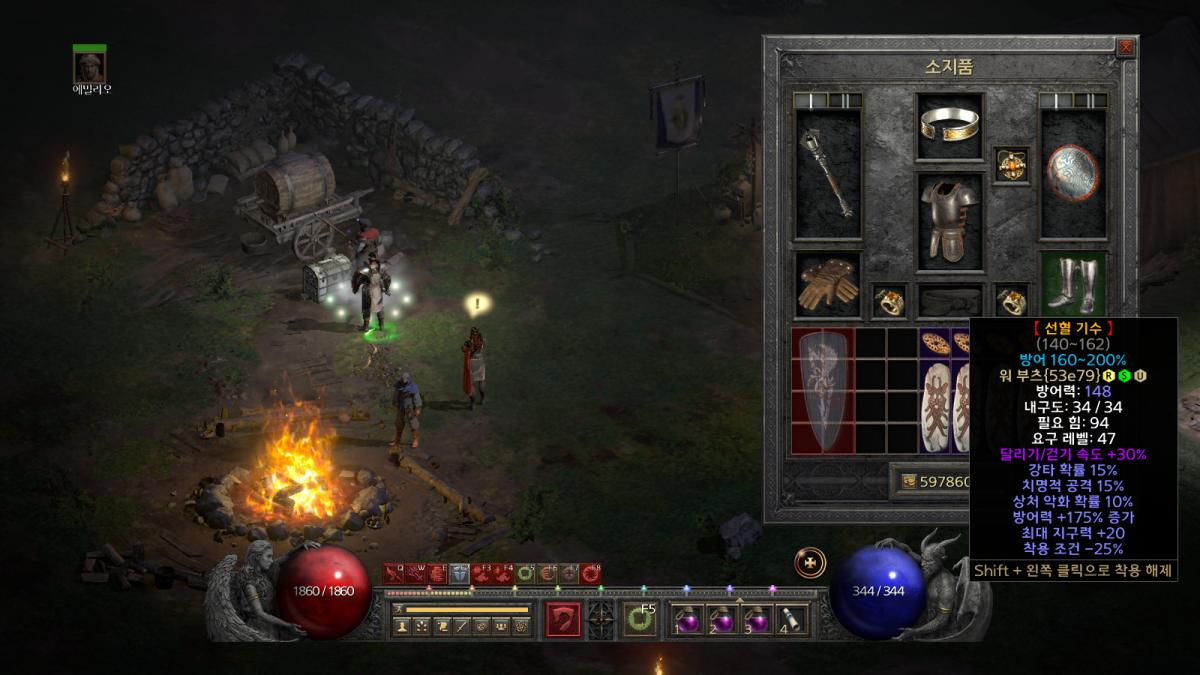The image size is (1200, 675).
Task: Click the equipped circlet helm slot
Action: (950, 126)
